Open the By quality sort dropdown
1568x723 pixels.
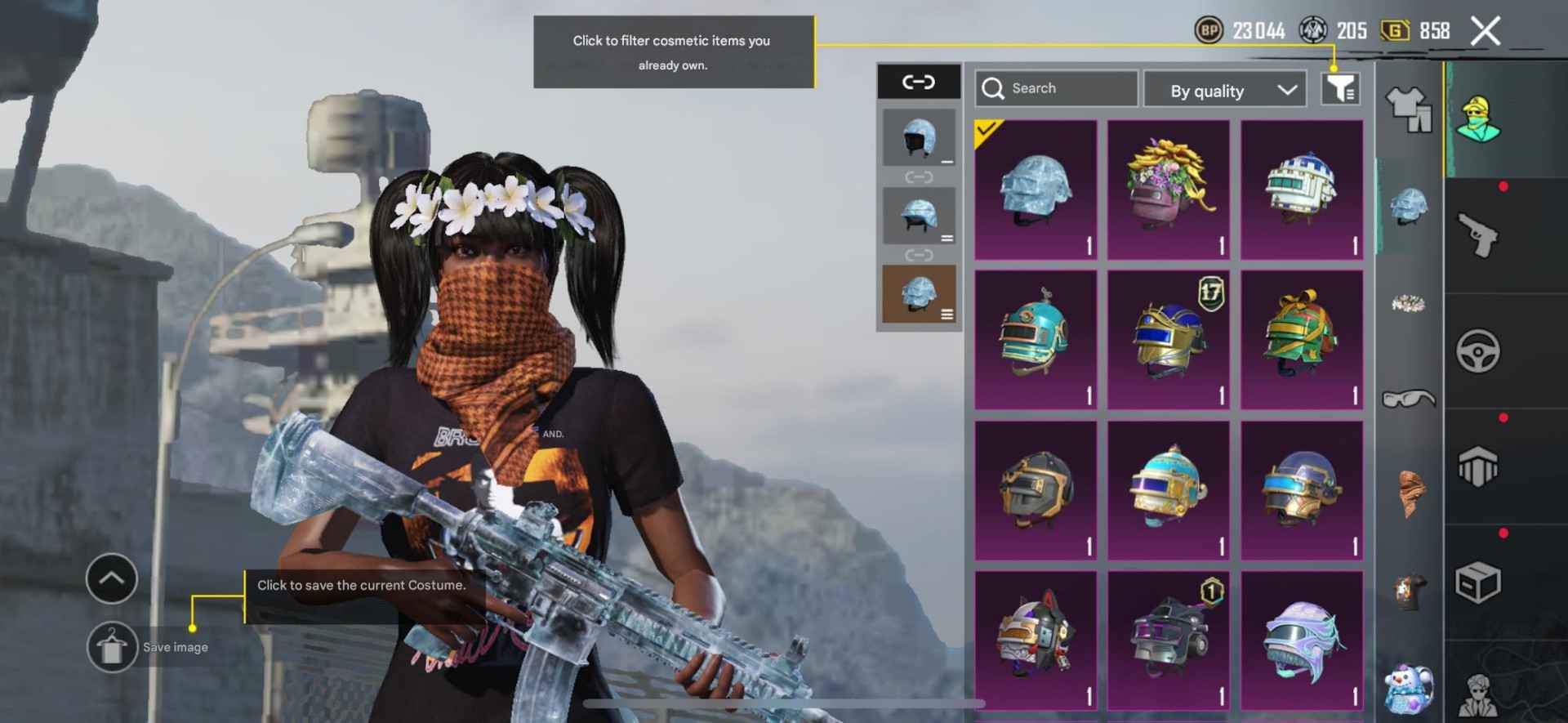pos(1229,90)
